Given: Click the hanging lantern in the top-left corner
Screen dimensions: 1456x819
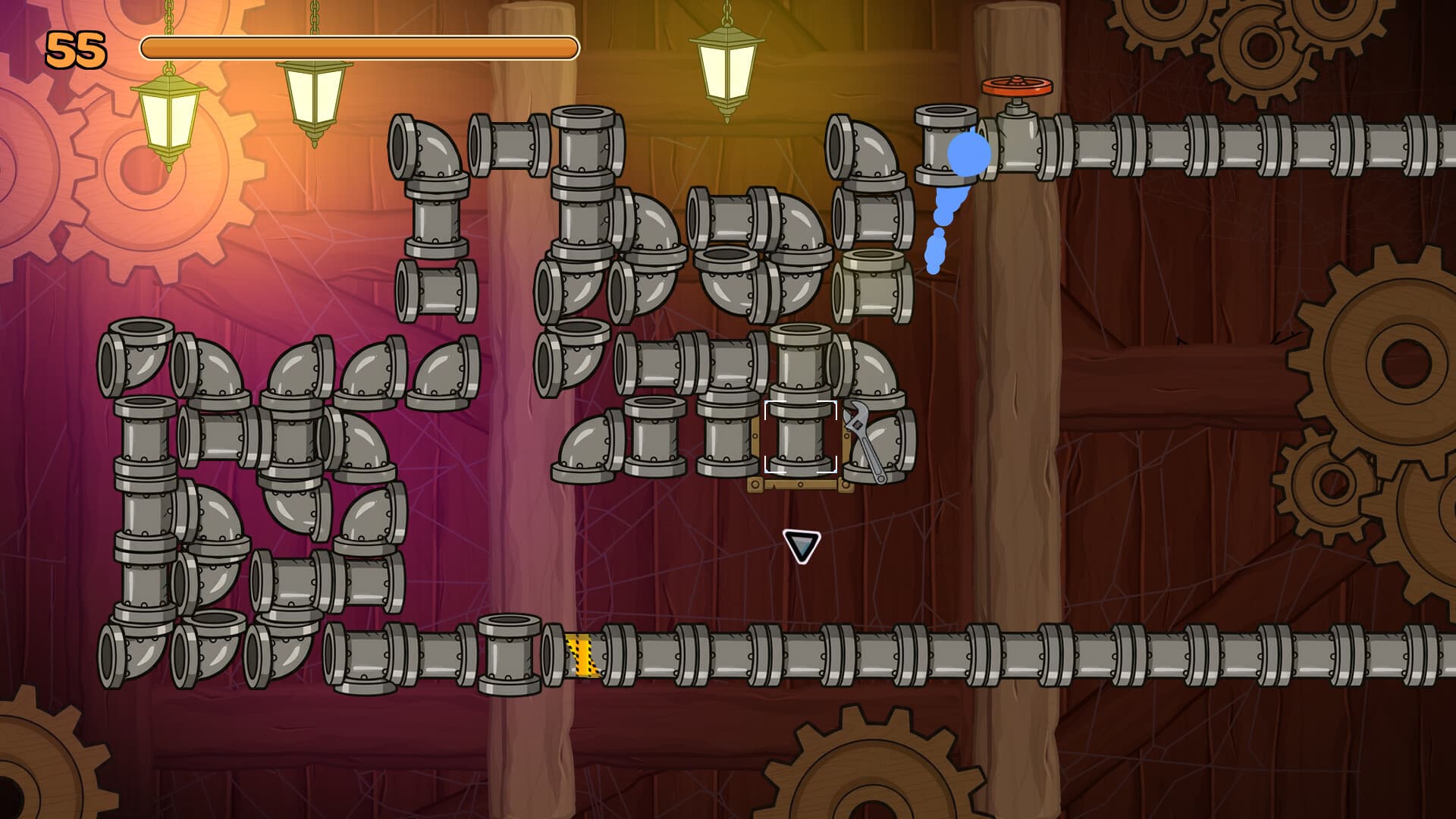Looking at the screenshot, I should pos(167,118).
